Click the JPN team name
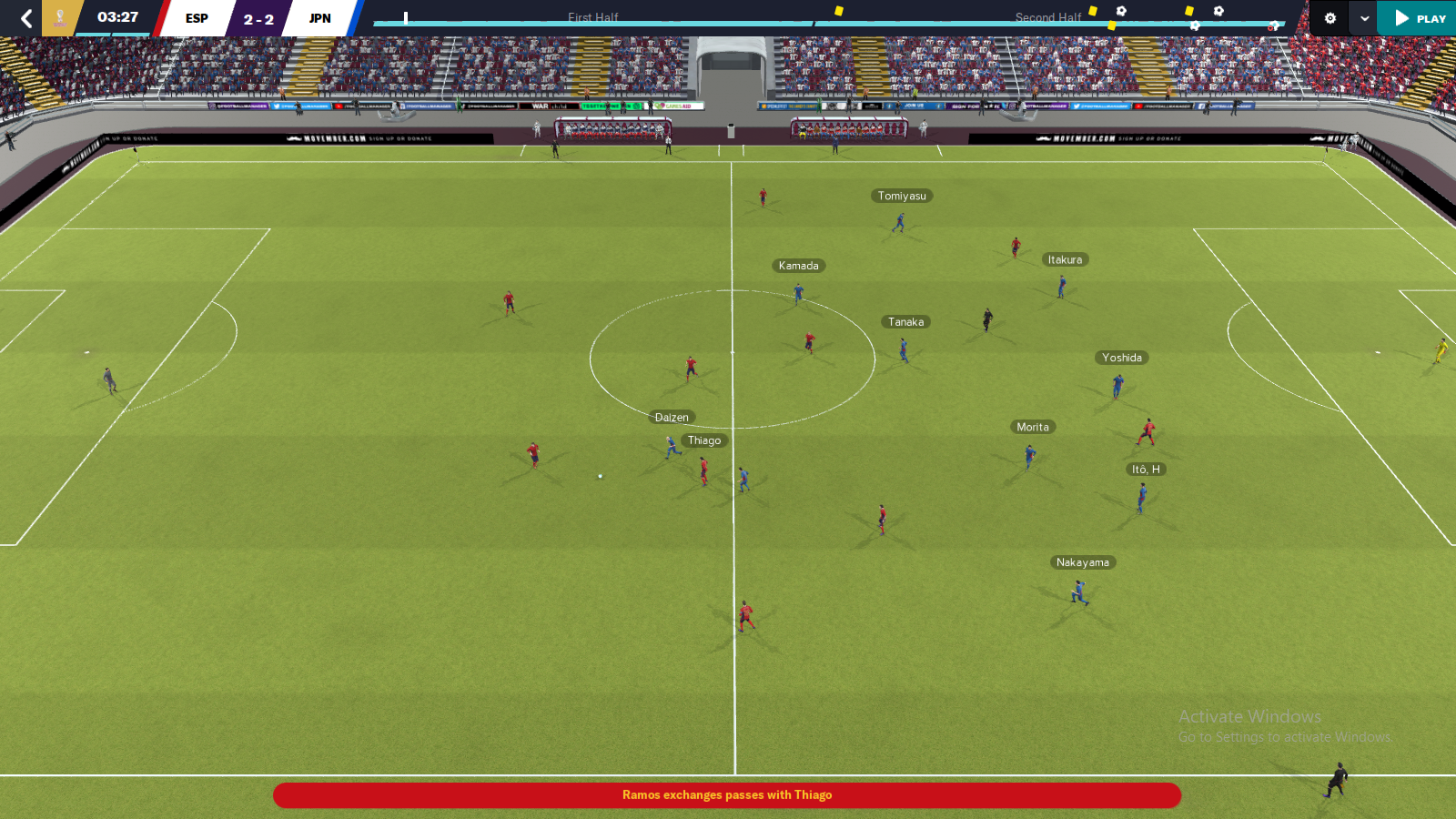Viewport: 1456px width, 819px height. (x=319, y=17)
